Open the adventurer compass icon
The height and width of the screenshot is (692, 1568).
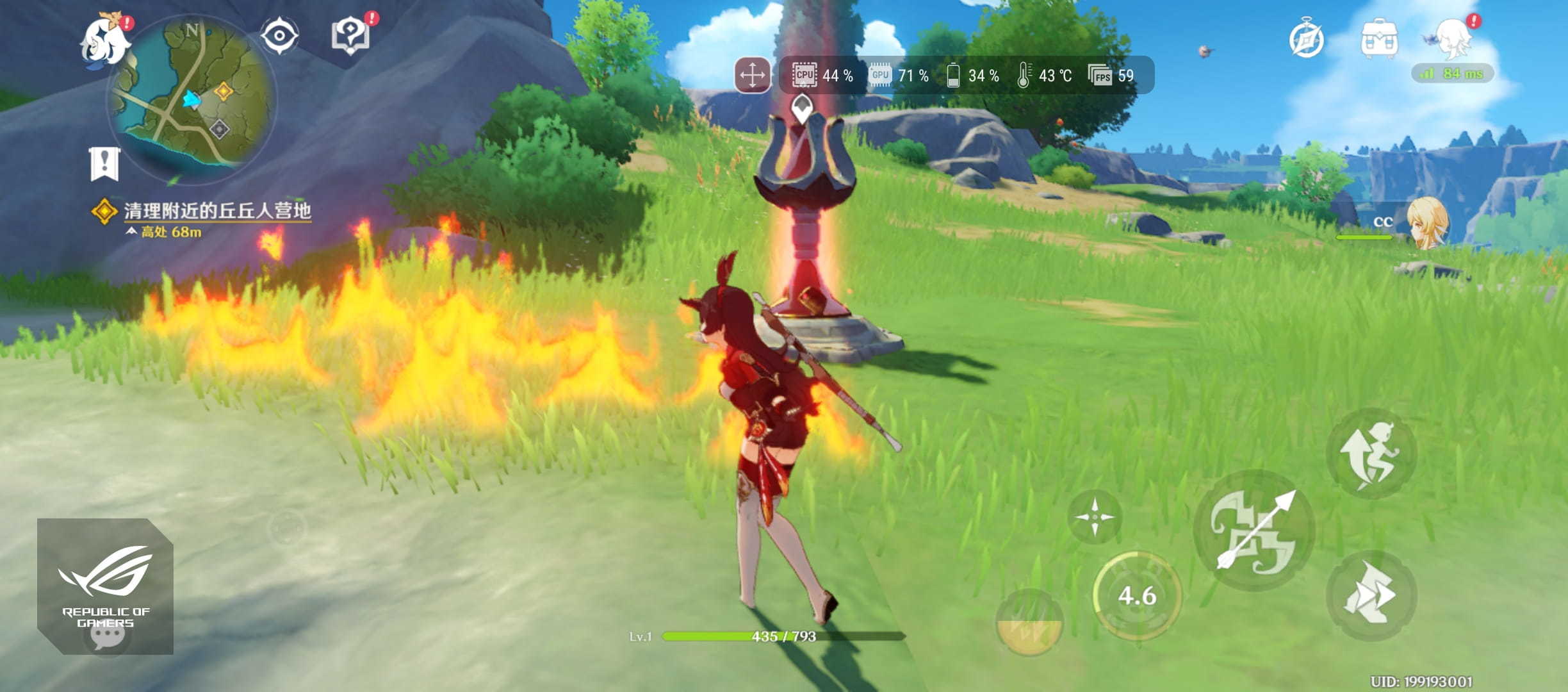coord(1306,40)
